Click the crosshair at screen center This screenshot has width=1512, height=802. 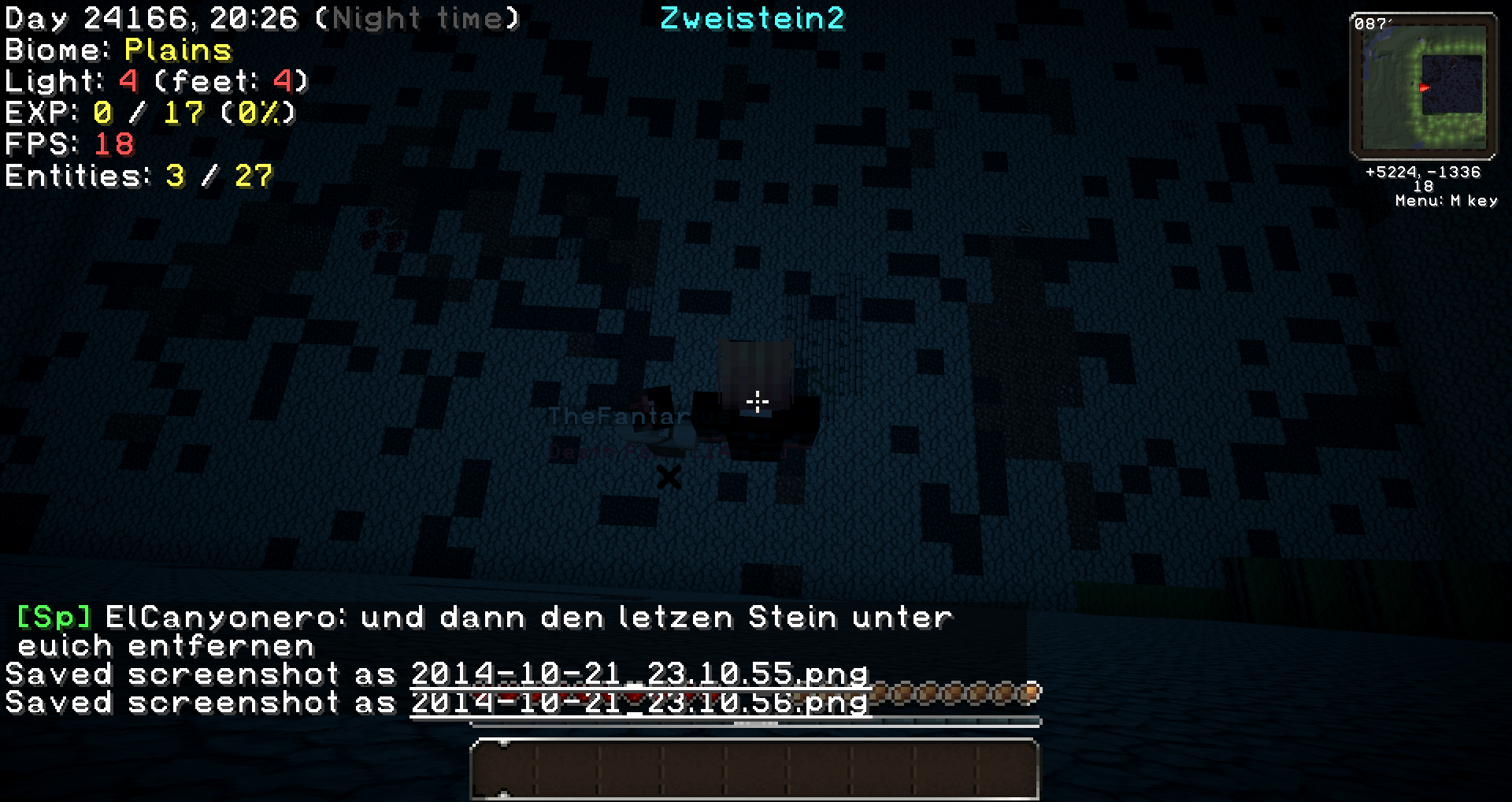tap(756, 402)
